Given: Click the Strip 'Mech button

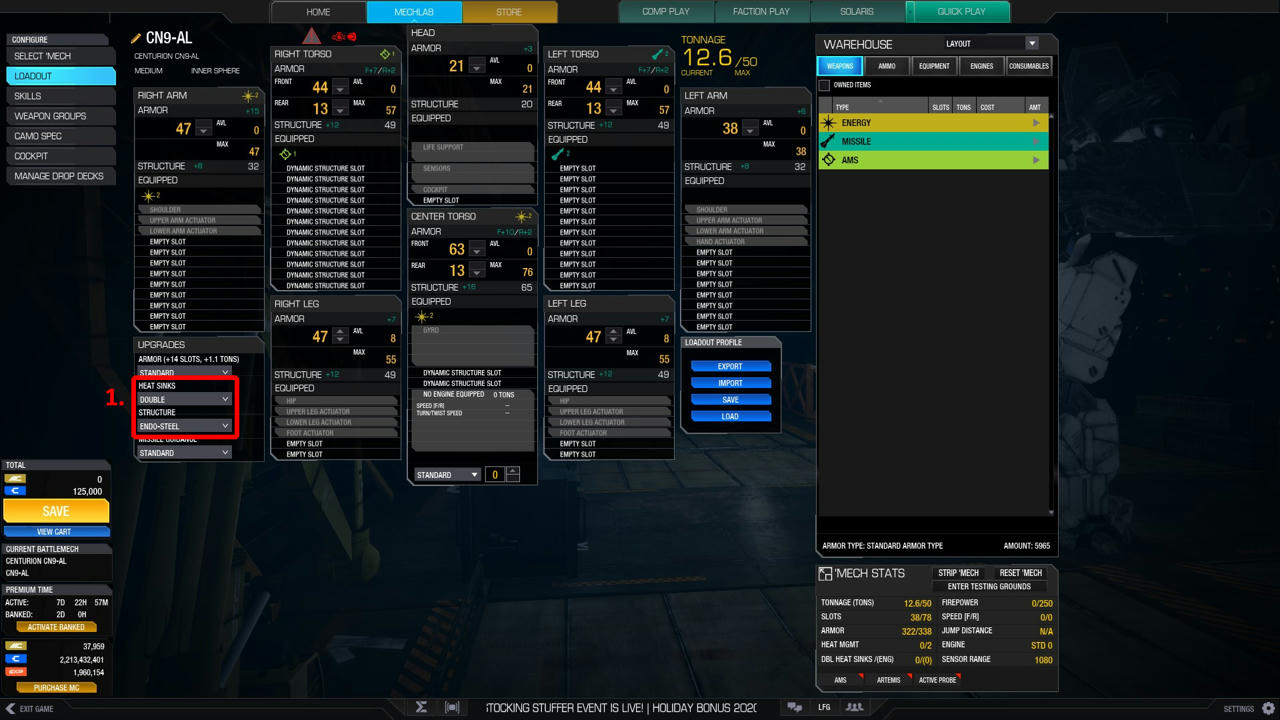Looking at the screenshot, I should click(958, 573).
